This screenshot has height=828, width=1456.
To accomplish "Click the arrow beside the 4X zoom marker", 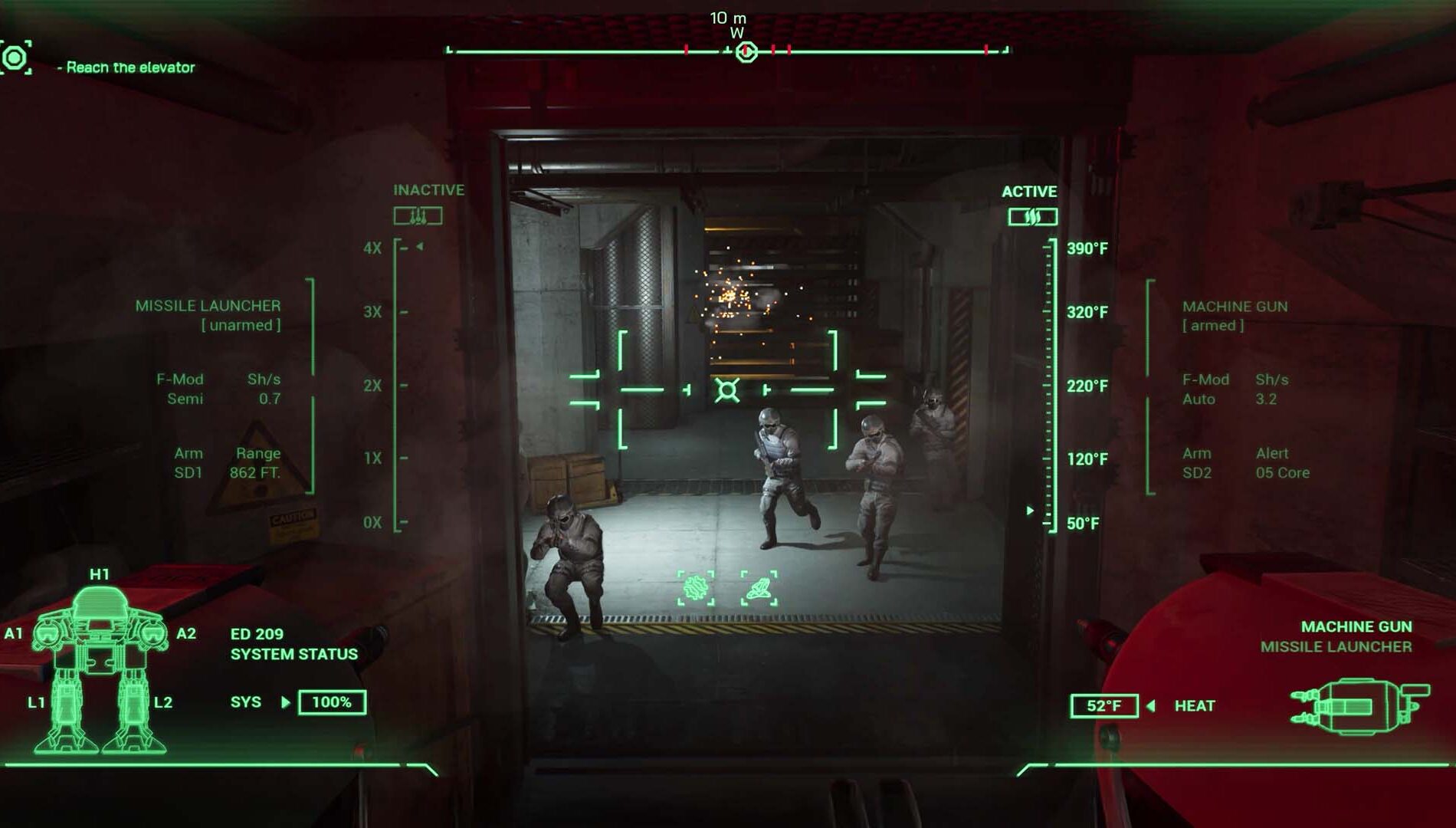I will (418, 247).
